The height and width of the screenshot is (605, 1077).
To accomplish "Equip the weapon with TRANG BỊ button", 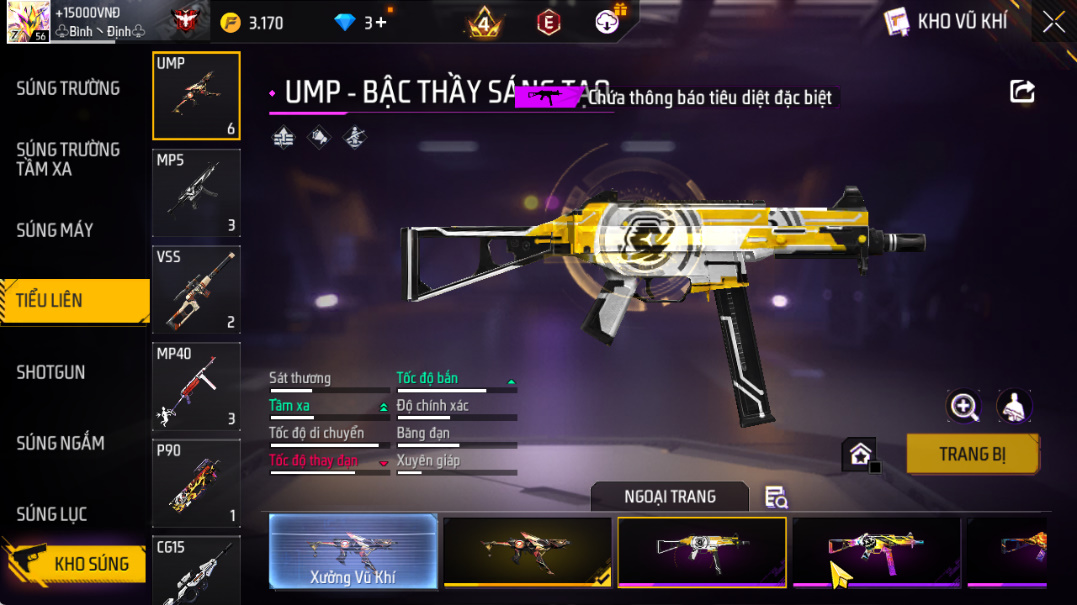I will (x=972, y=454).
